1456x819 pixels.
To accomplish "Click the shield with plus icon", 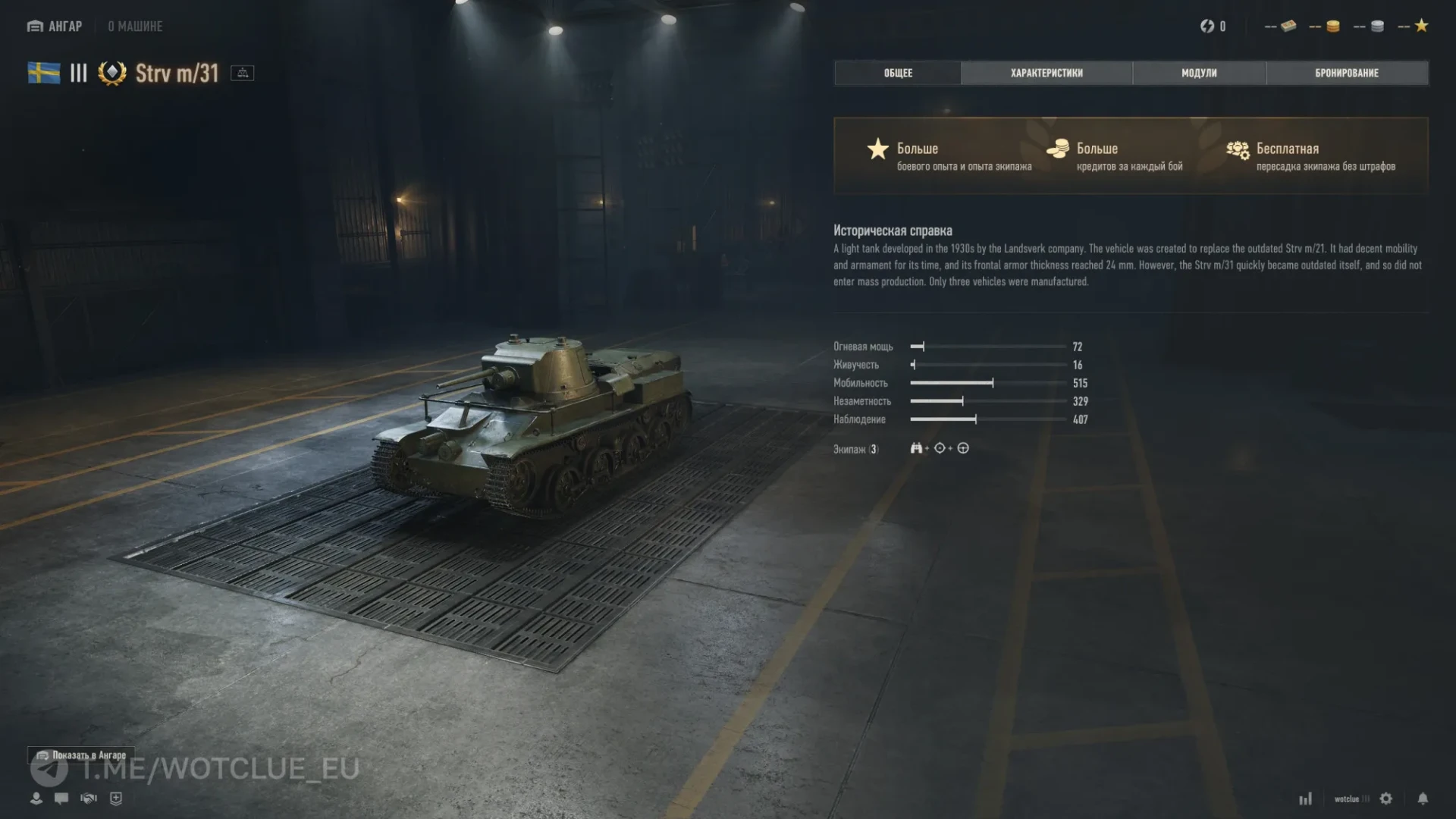I will [x=116, y=799].
